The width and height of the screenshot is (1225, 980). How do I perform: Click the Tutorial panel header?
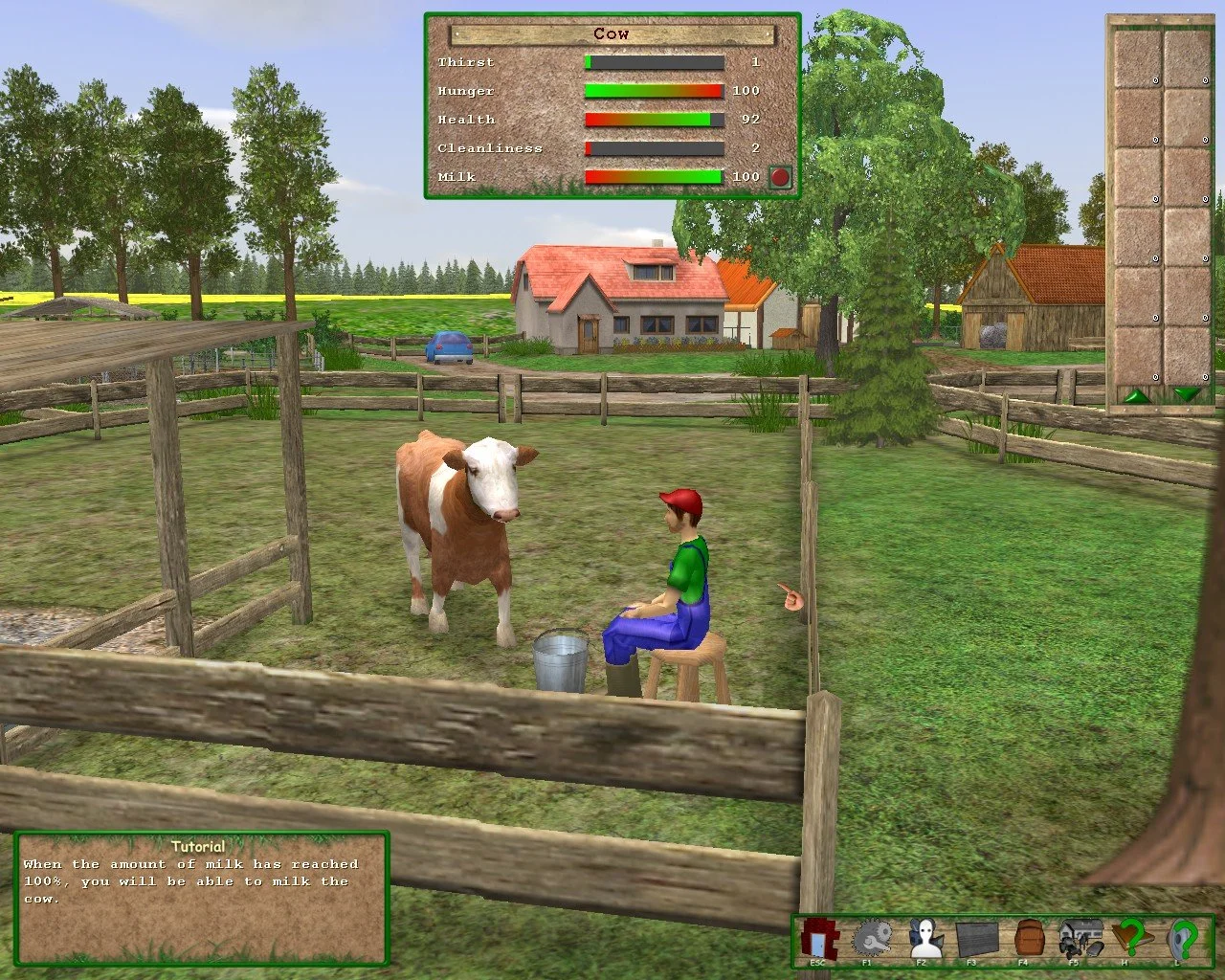199,847
